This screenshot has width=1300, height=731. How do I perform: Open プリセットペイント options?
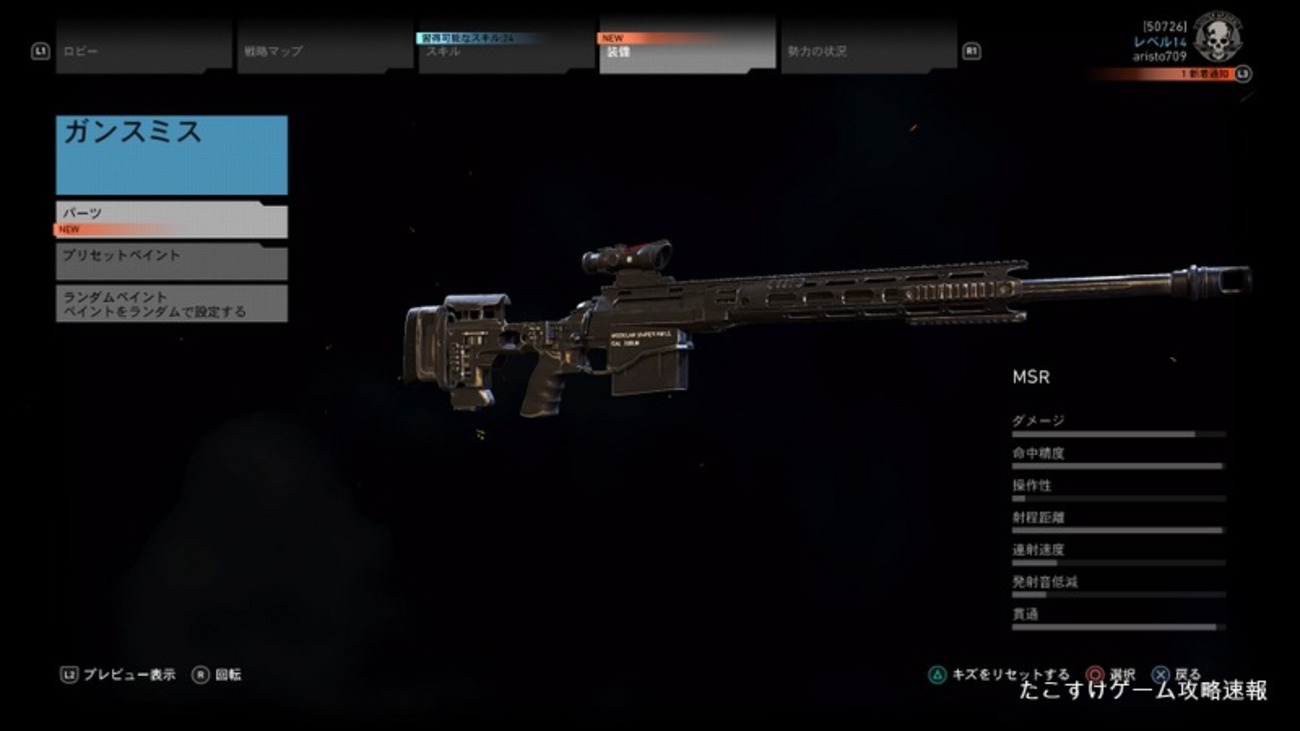(x=170, y=262)
